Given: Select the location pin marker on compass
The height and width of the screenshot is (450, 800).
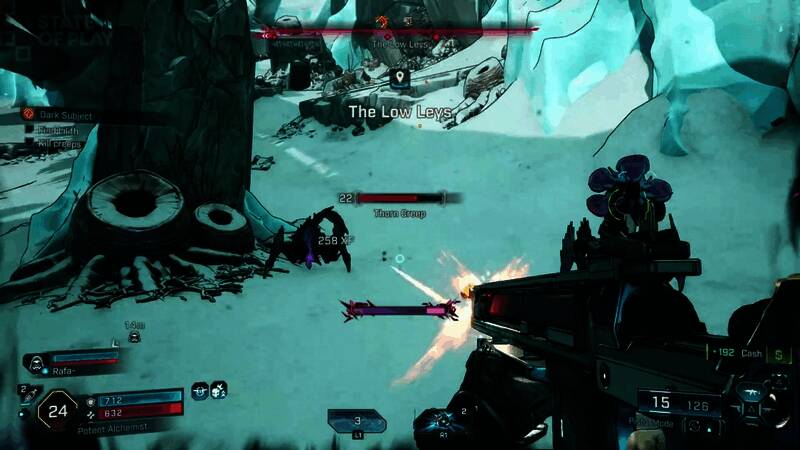Looking at the screenshot, I should (399, 77).
